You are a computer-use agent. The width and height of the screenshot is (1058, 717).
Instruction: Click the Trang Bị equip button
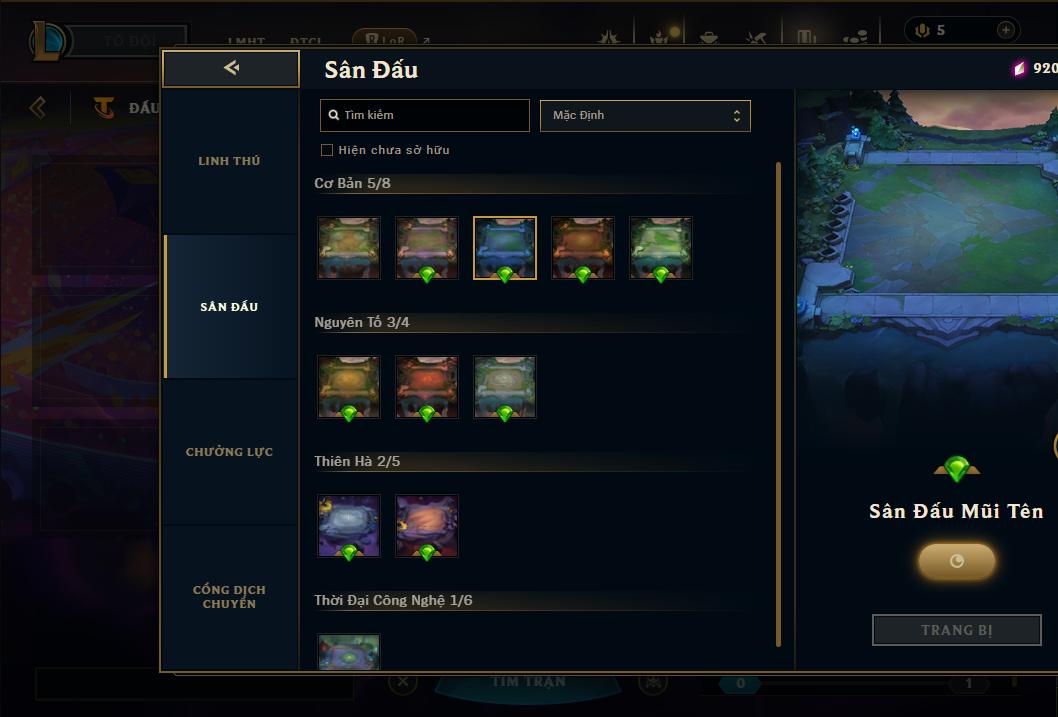[x=957, y=630]
